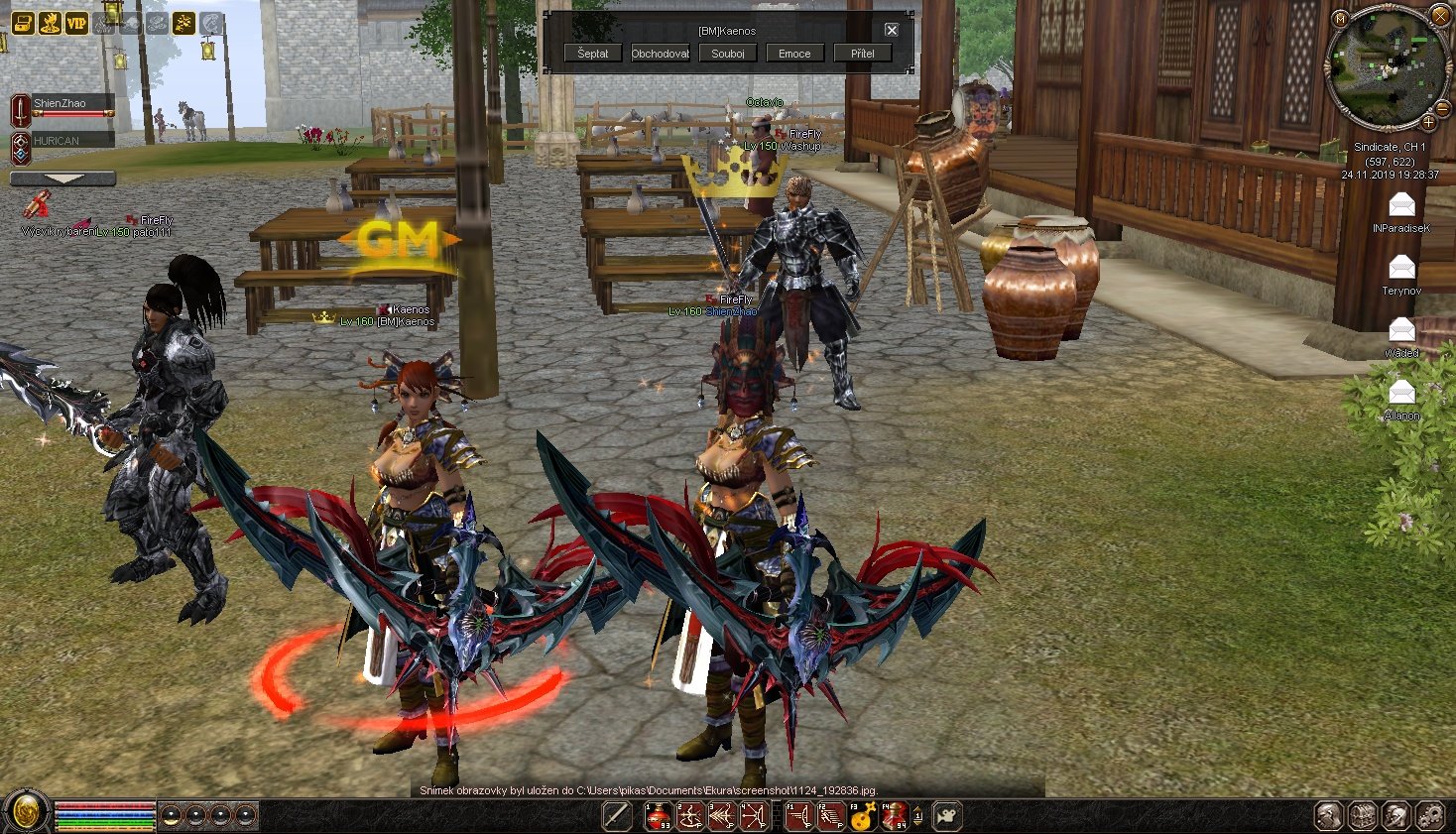The height and width of the screenshot is (834, 1456).
Task: Close the [BM]Kaenos target window
Action: pos(892,31)
